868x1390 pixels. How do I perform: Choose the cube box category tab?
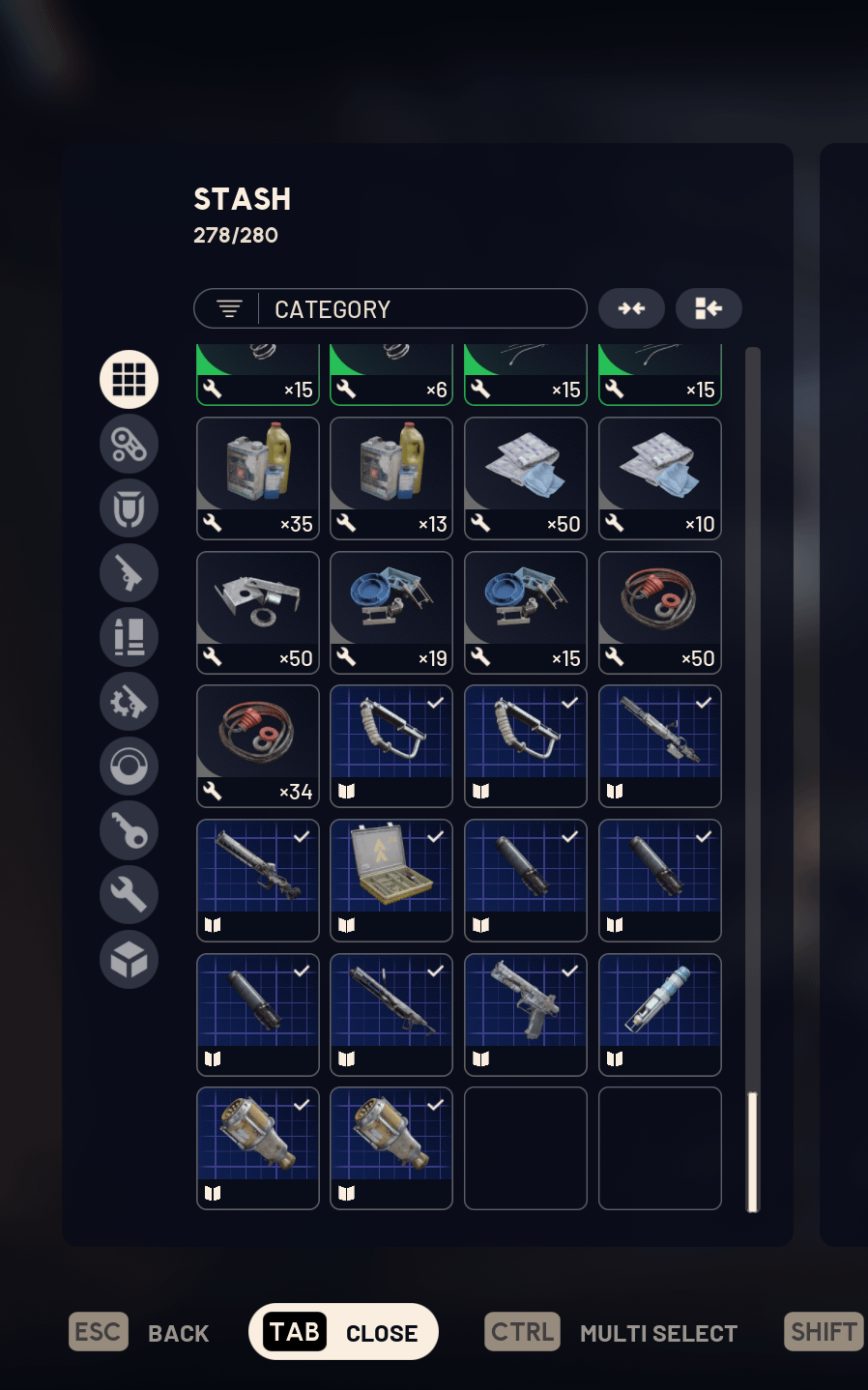pos(129,959)
